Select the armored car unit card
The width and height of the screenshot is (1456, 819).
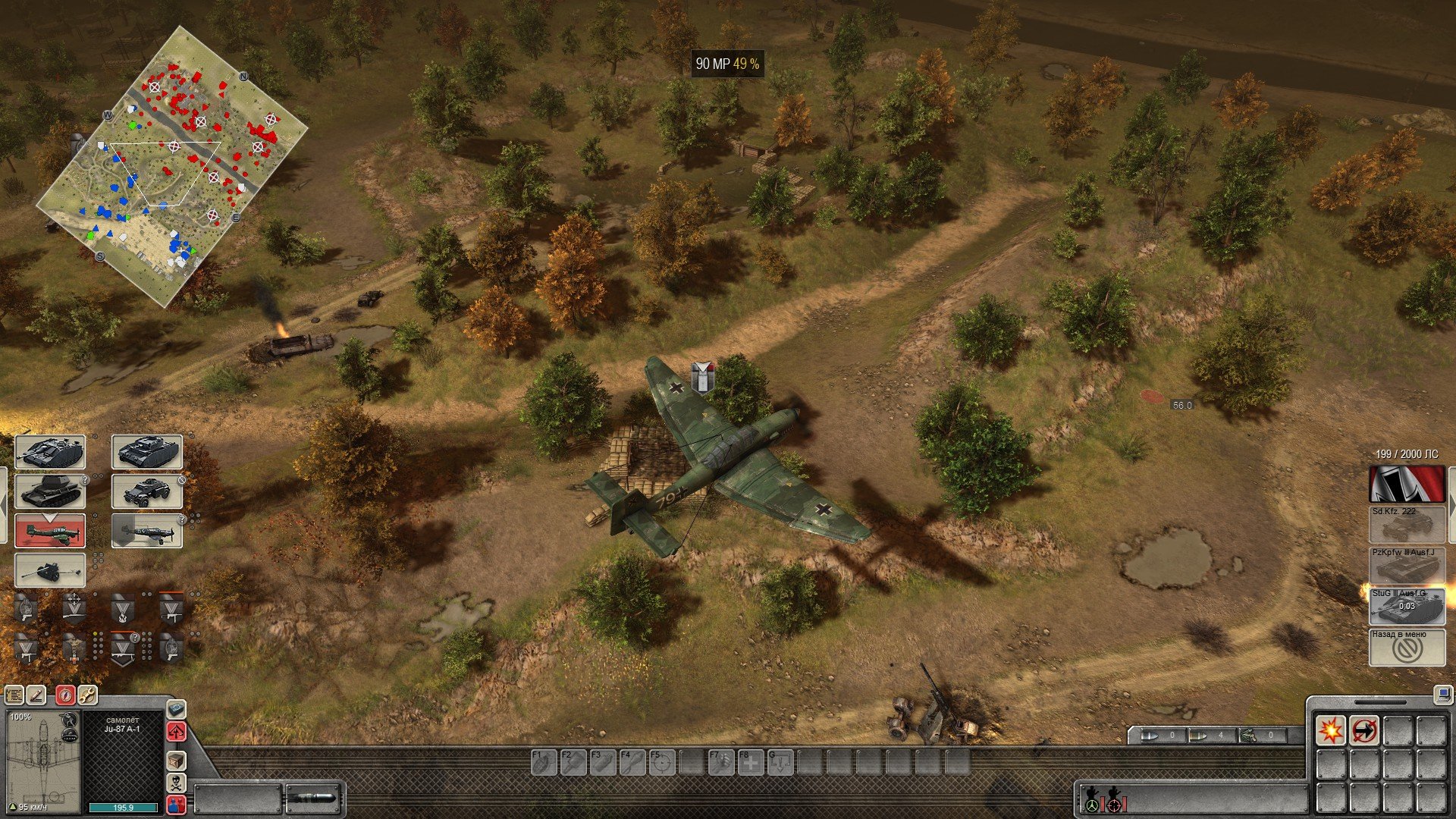pos(147,491)
